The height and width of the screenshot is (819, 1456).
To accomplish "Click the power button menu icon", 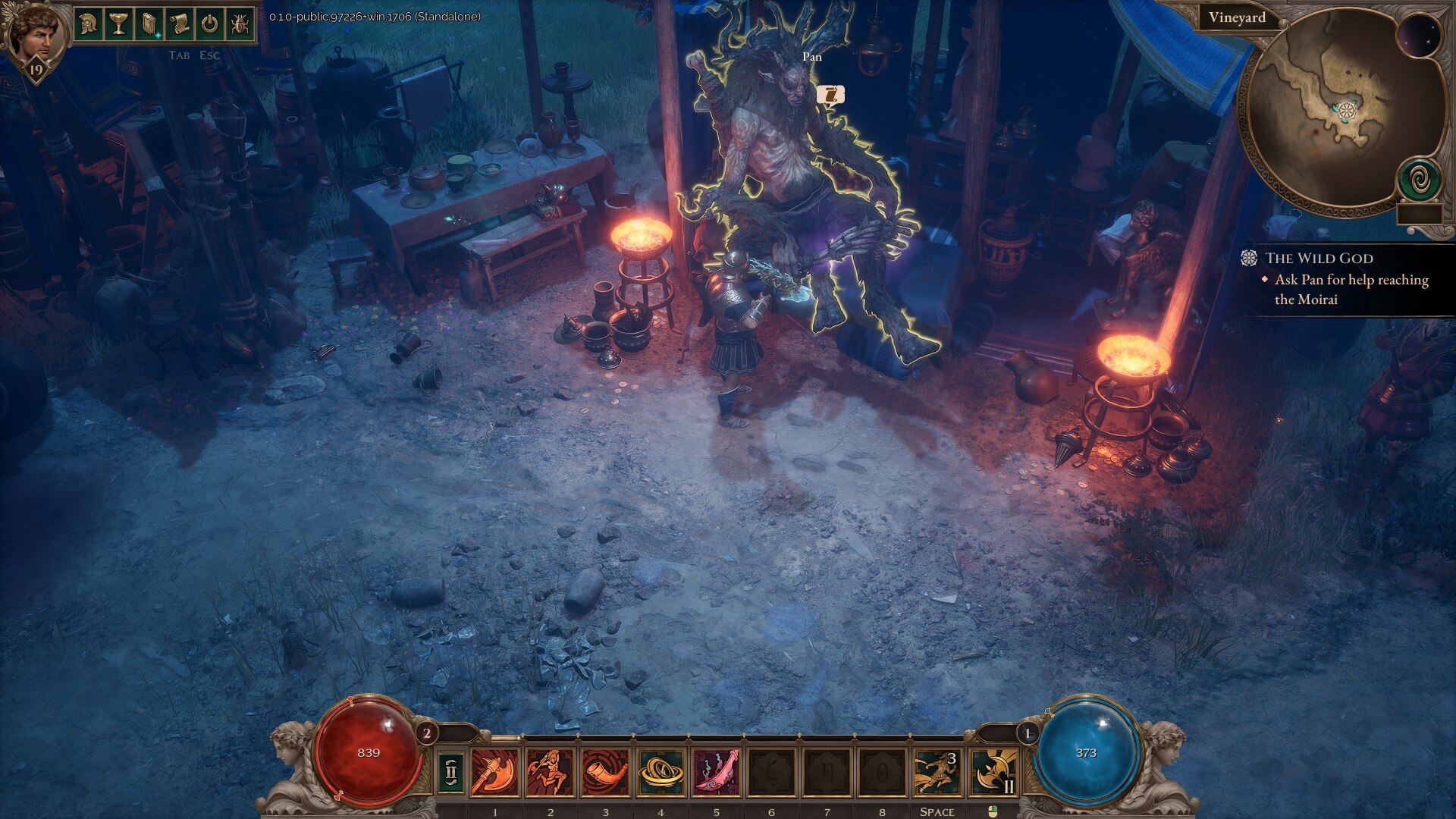I will pos(209,24).
